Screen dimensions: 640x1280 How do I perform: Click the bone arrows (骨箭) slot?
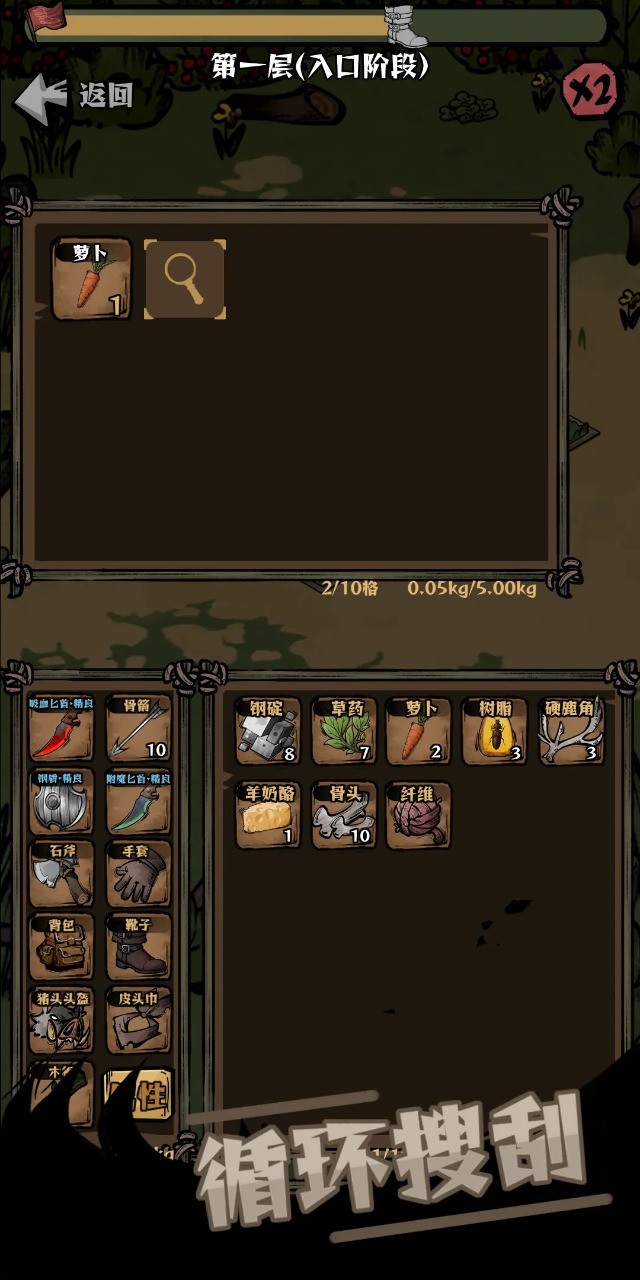tap(138, 728)
